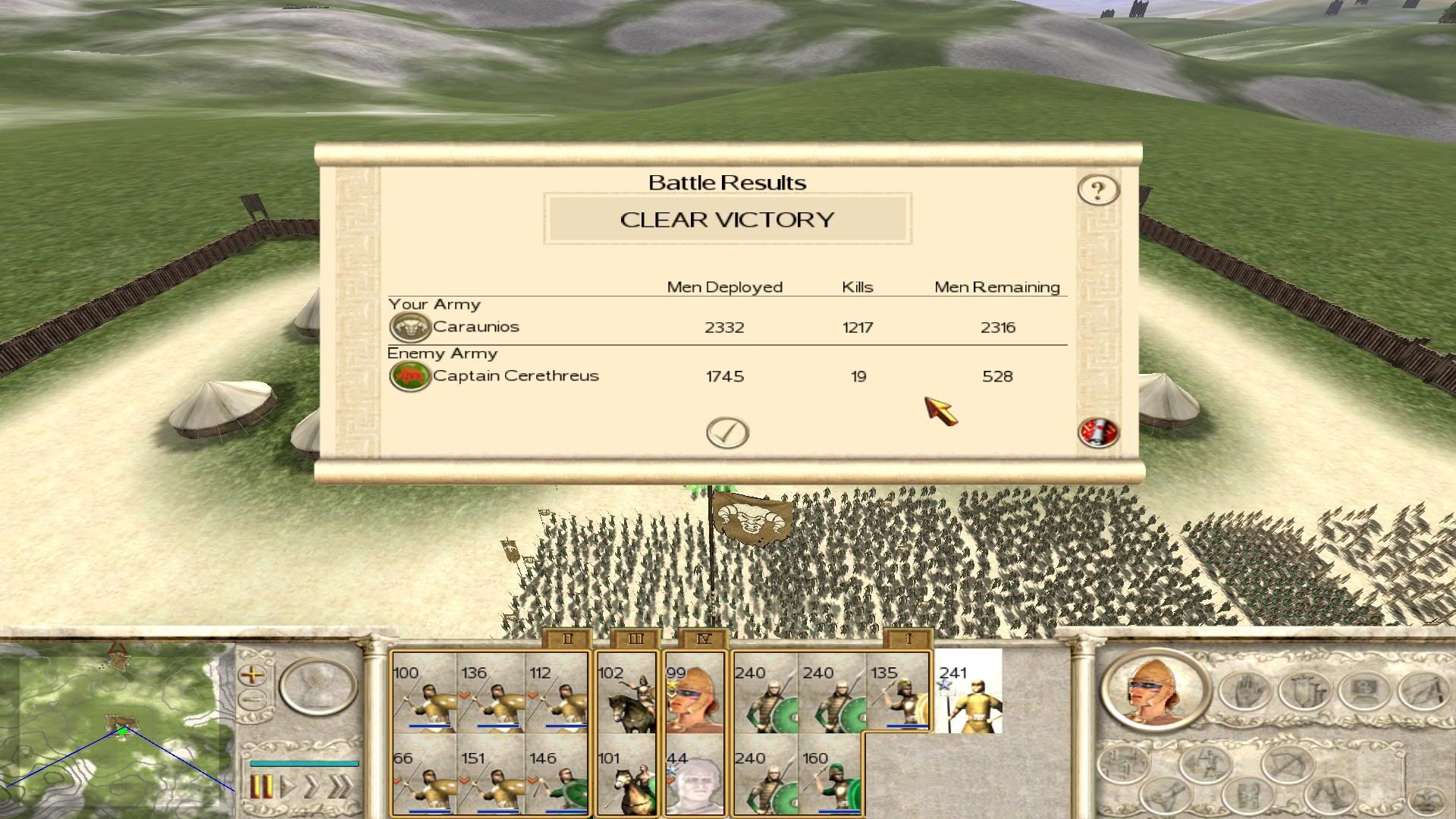Select unit group tab I
This screenshot has height=819, width=1456.
[908, 639]
